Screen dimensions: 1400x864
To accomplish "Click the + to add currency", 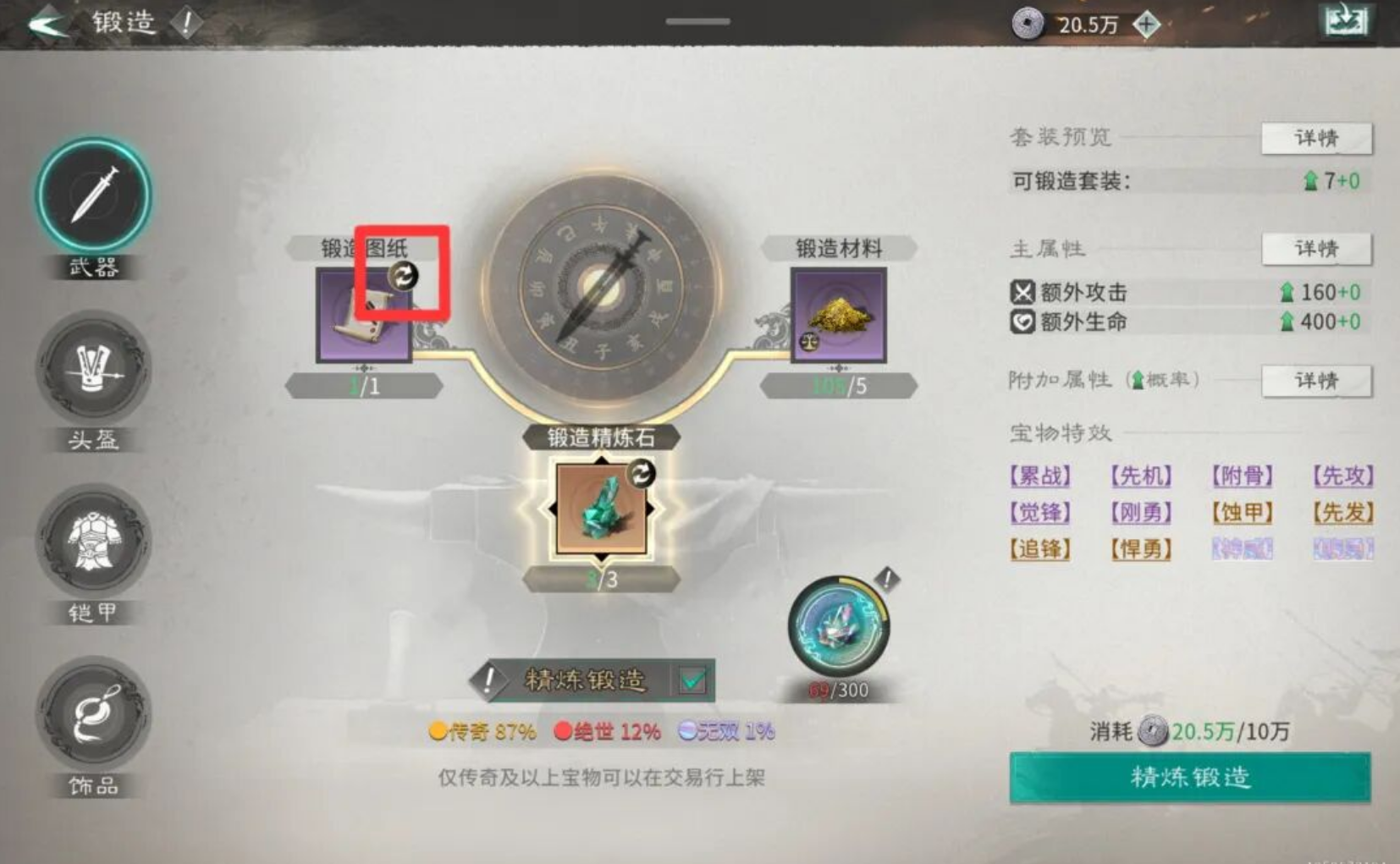I will pyautogui.click(x=1147, y=24).
